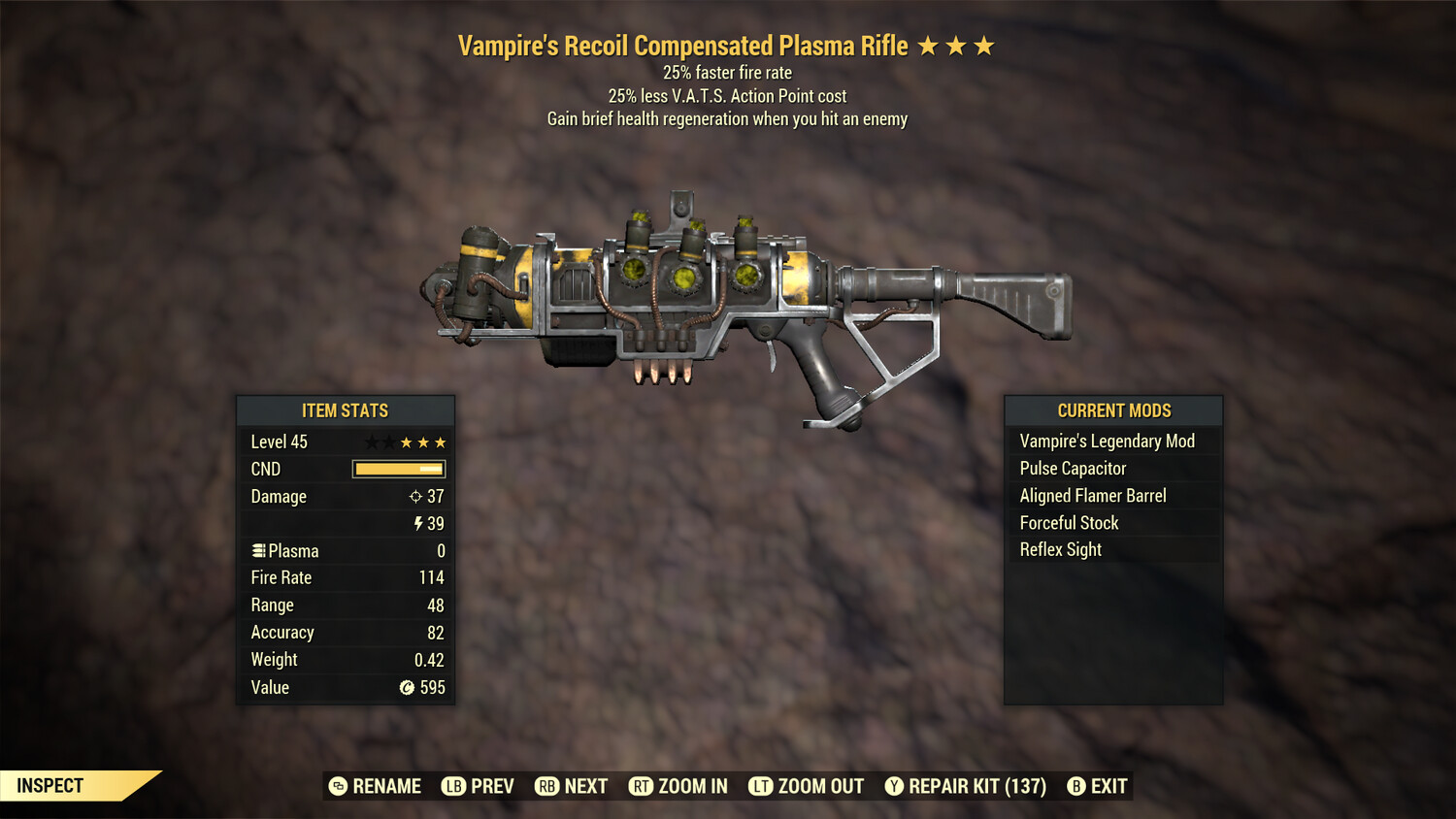The height and width of the screenshot is (819, 1456).
Task: Select the energy damage lightning bolt icon
Action: pyautogui.click(x=418, y=523)
